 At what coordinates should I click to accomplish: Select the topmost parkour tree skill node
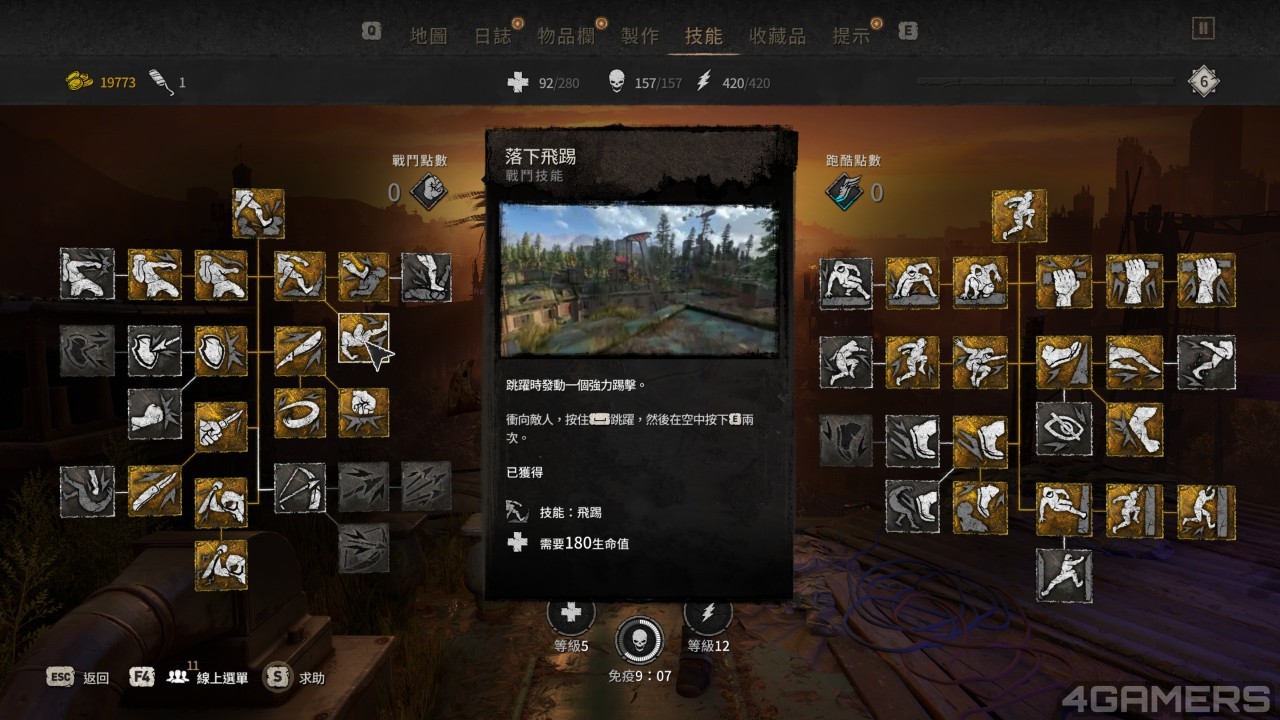point(1019,215)
